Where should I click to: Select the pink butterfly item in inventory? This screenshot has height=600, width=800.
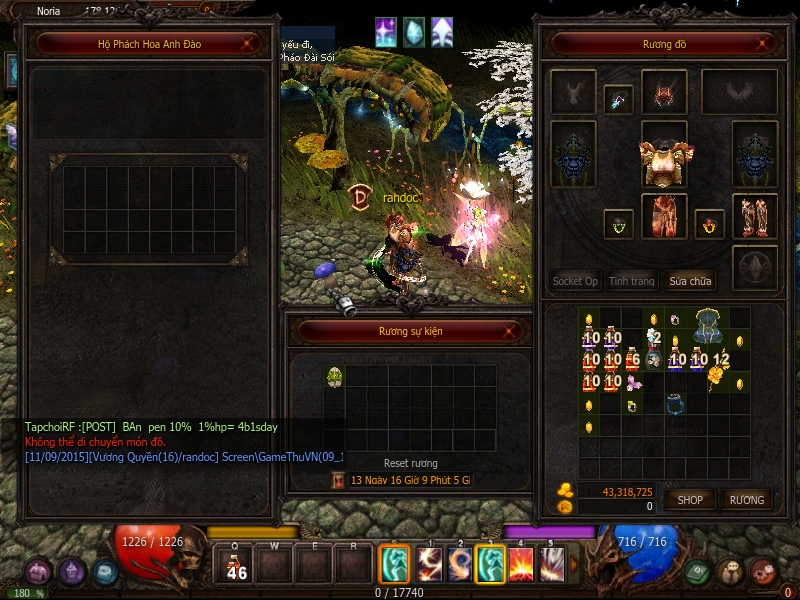click(x=633, y=384)
